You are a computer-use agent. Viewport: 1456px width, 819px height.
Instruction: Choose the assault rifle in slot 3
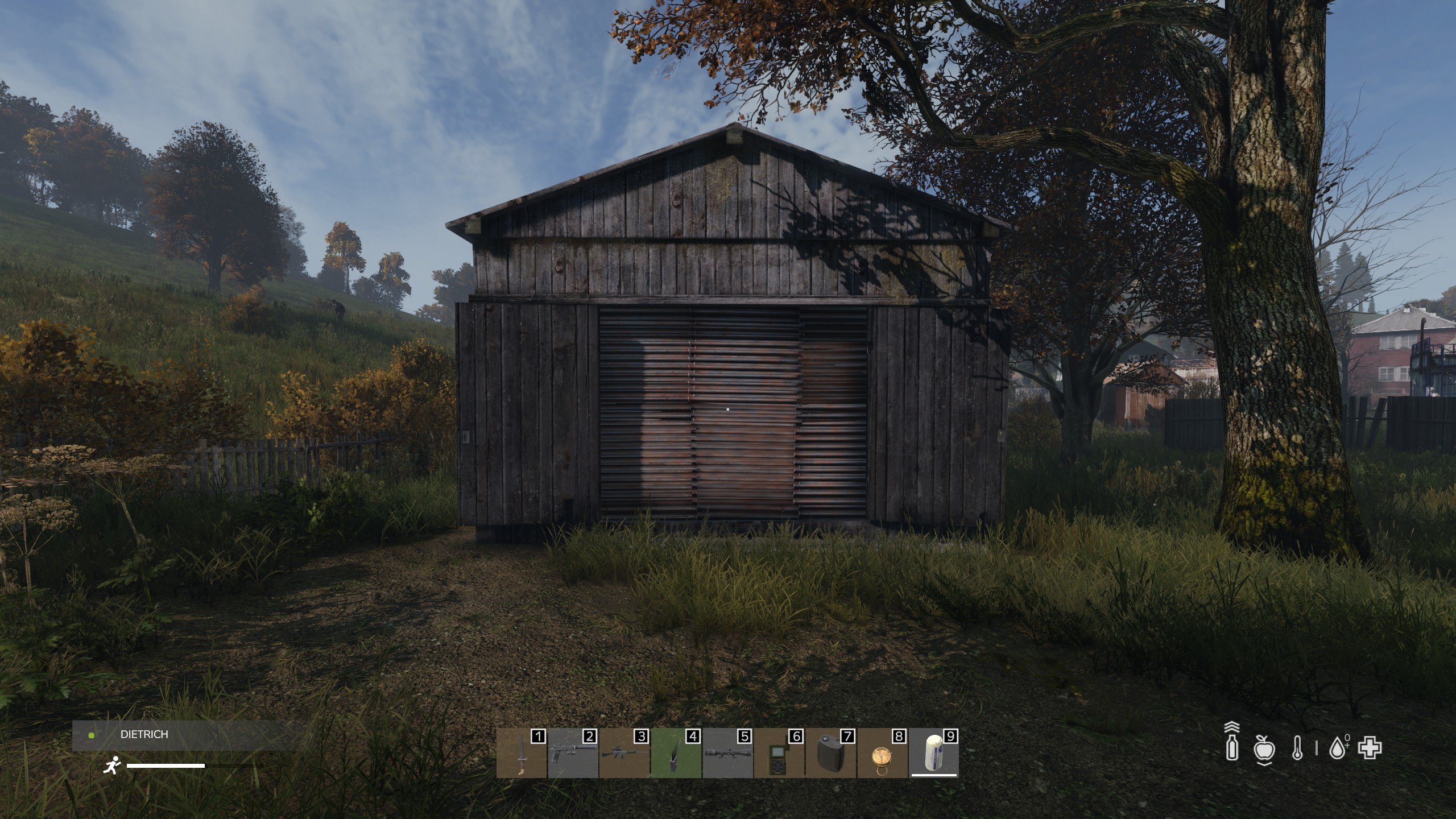pyautogui.click(x=624, y=754)
